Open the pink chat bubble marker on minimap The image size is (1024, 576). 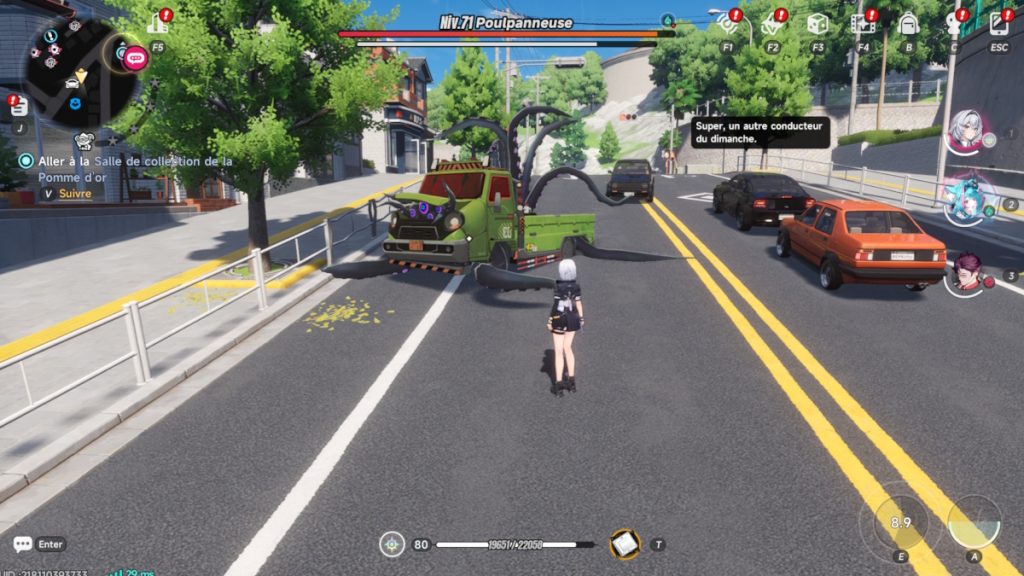pos(135,57)
